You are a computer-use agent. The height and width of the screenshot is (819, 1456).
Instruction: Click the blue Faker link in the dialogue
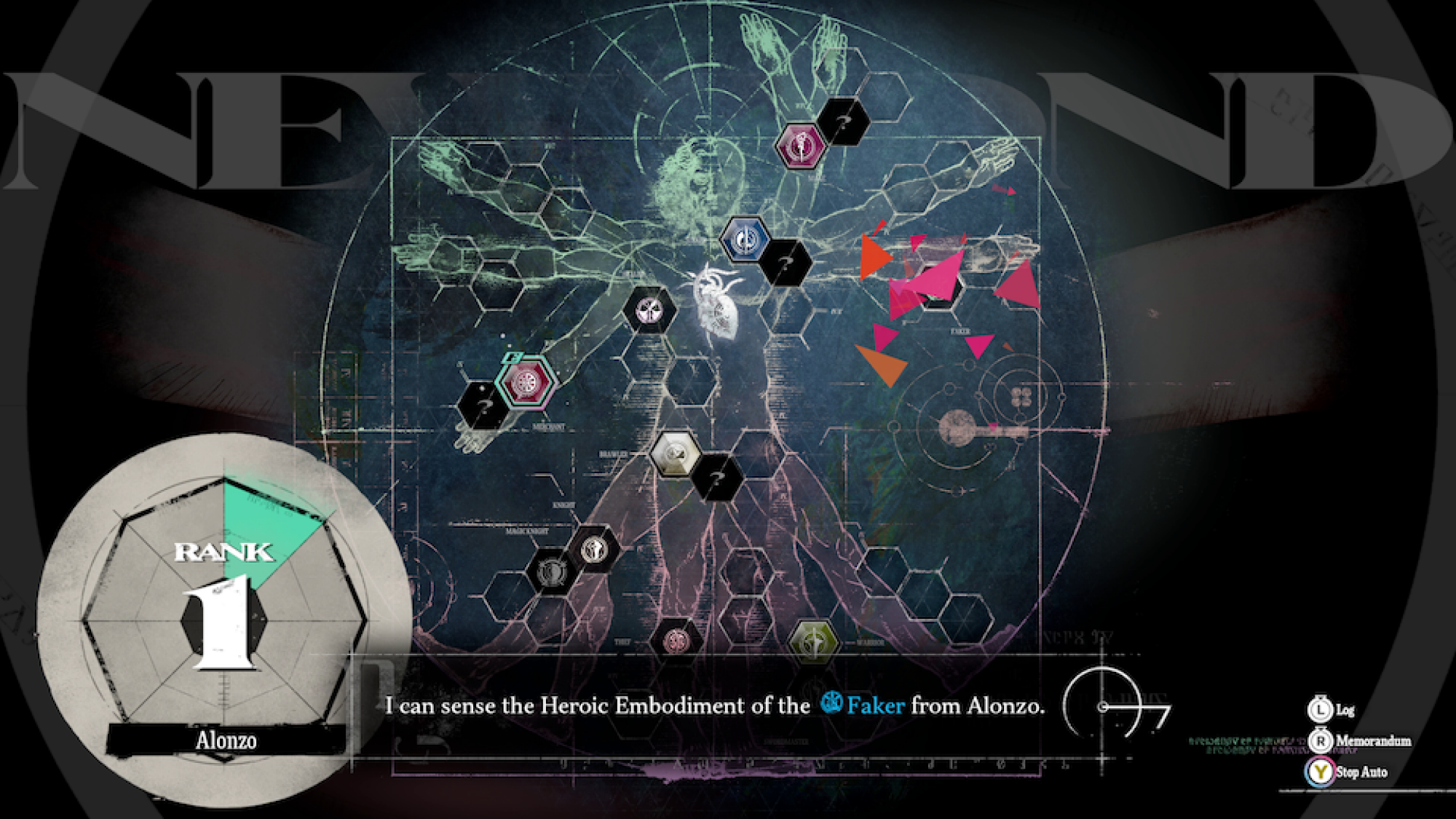(877, 705)
